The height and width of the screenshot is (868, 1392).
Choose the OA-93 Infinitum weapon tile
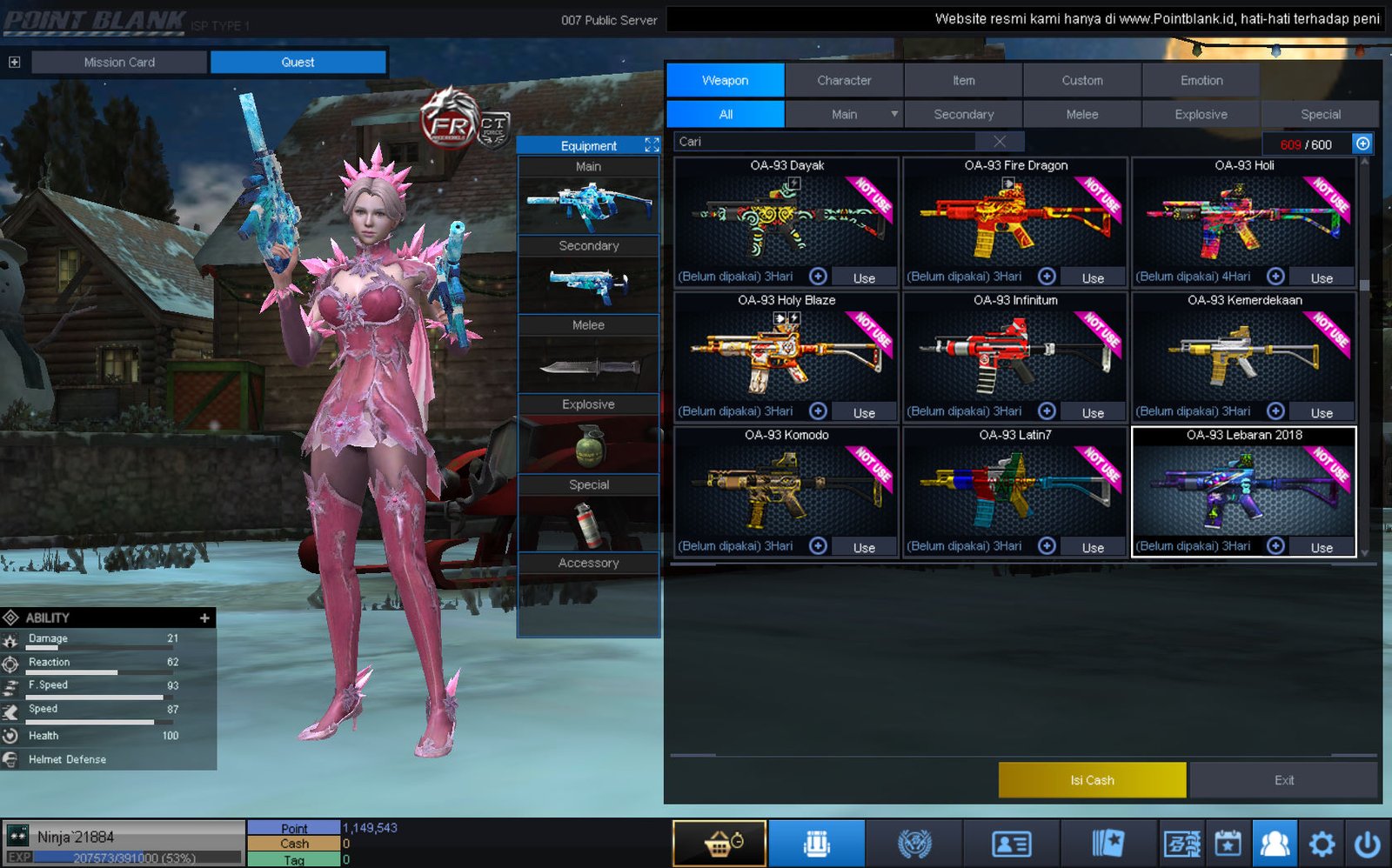click(1015, 346)
